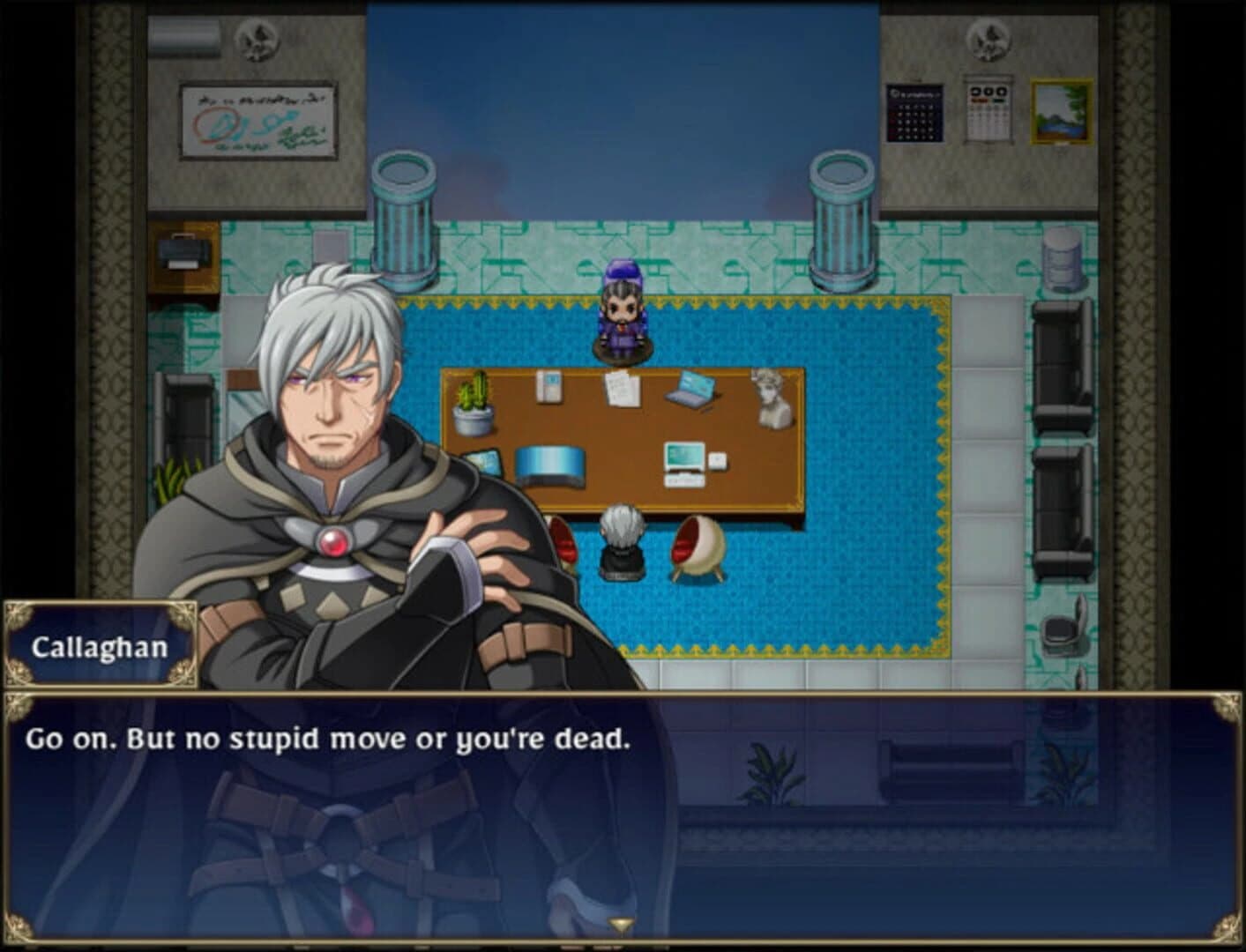
Task: Click the Callaghan name plate
Action: [101, 645]
